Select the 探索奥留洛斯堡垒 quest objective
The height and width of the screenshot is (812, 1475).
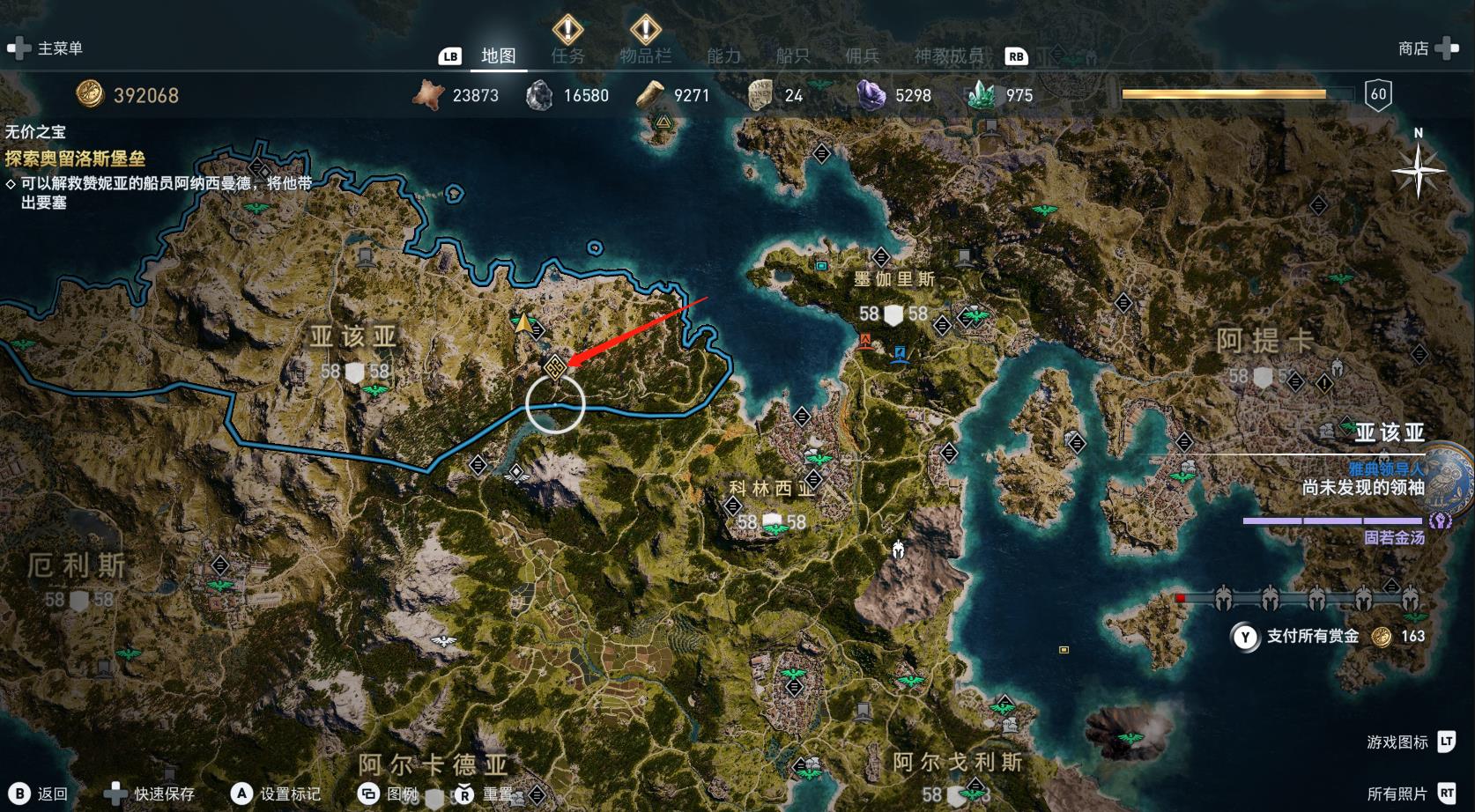pyautogui.click(x=75, y=159)
